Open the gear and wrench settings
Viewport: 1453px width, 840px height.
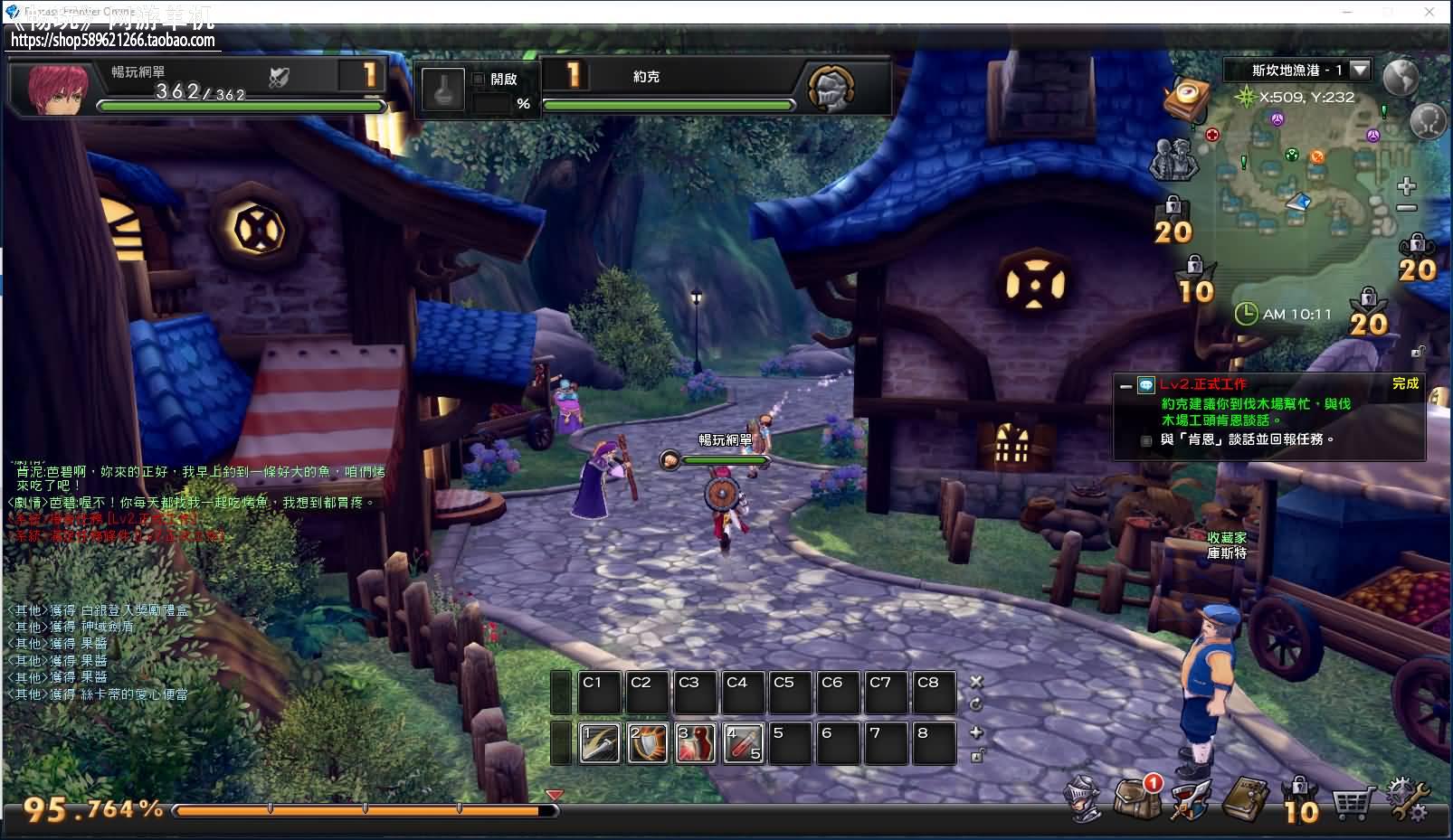point(1408,800)
